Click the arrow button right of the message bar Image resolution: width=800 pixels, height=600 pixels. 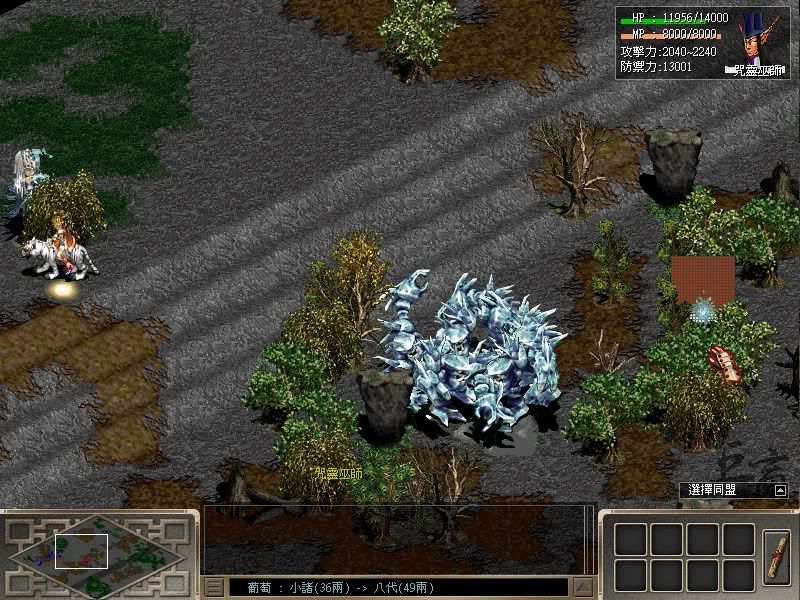pyautogui.click(x=582, y=587)
